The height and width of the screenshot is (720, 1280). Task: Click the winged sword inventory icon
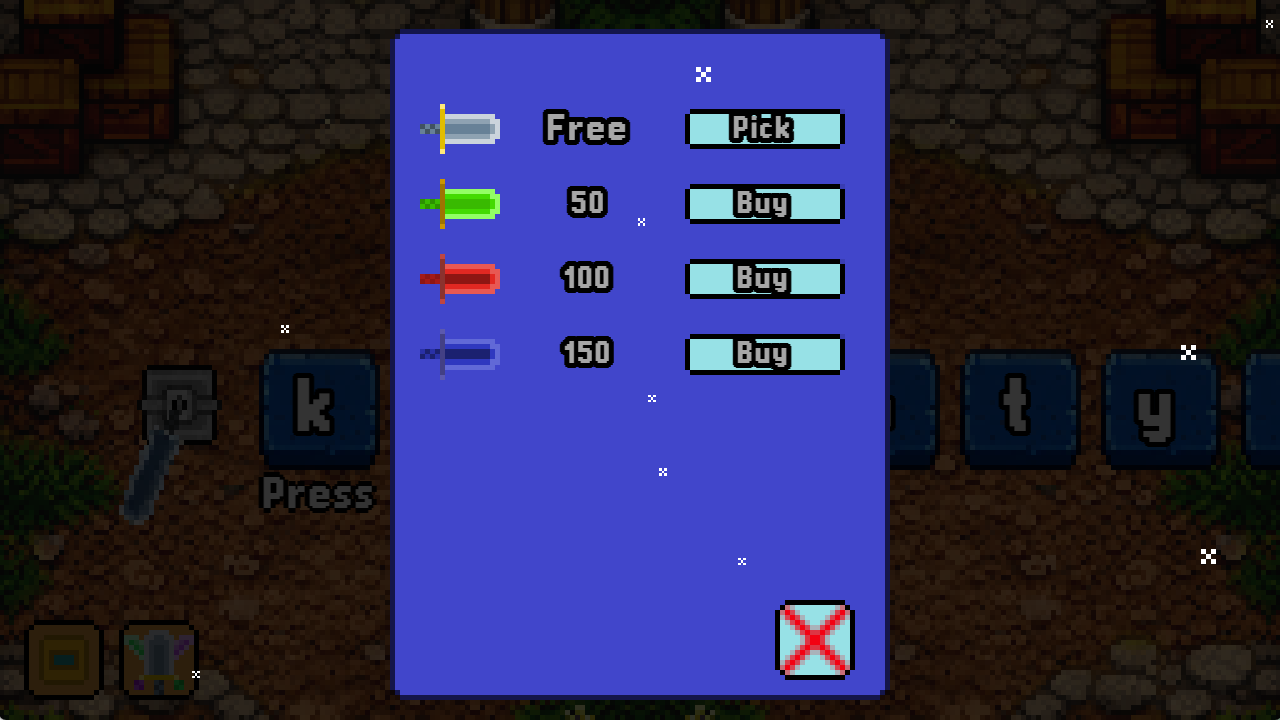coord(158,658)
